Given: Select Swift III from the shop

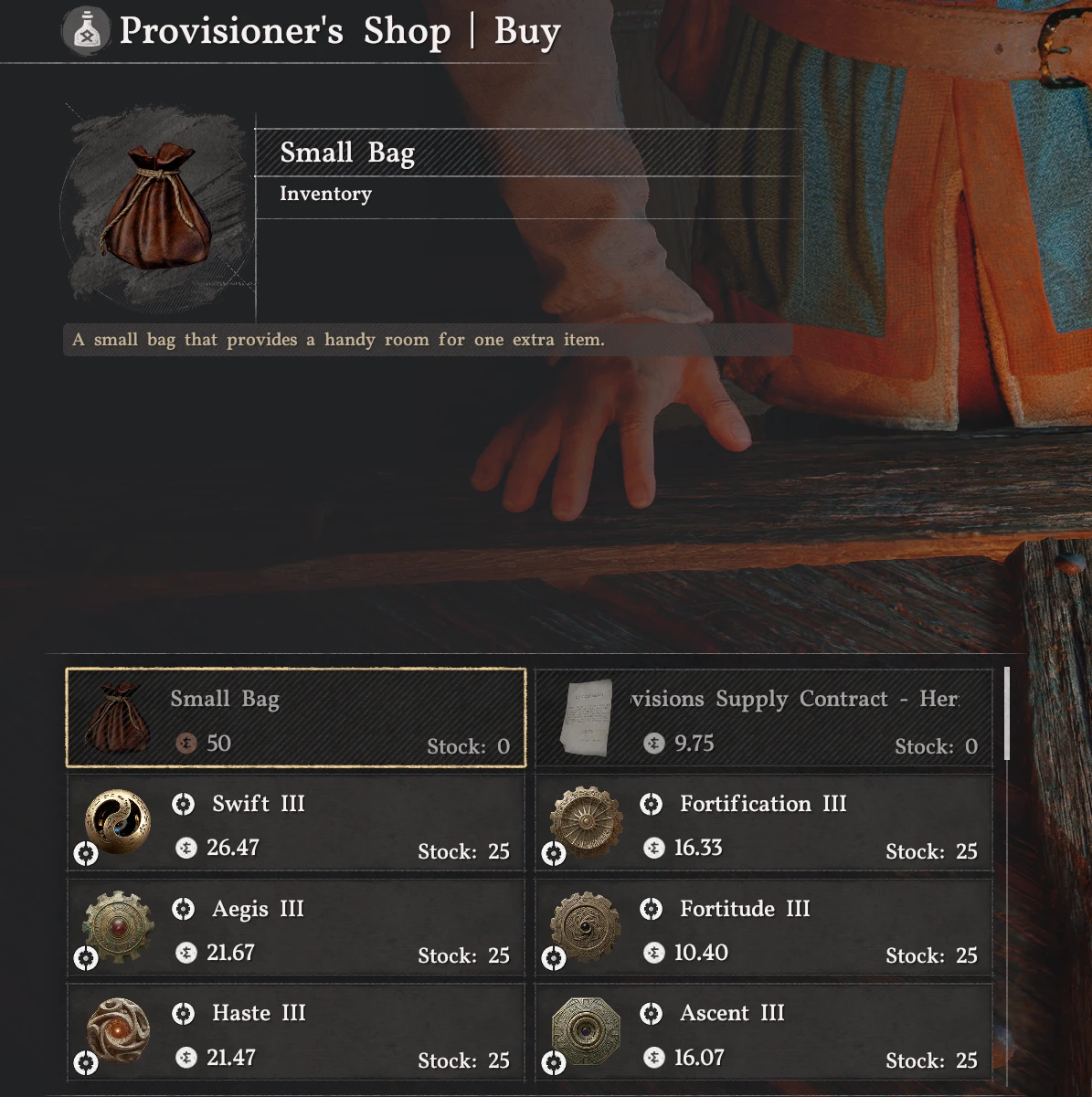Looking at the screenshot, I should coord(295,825).
